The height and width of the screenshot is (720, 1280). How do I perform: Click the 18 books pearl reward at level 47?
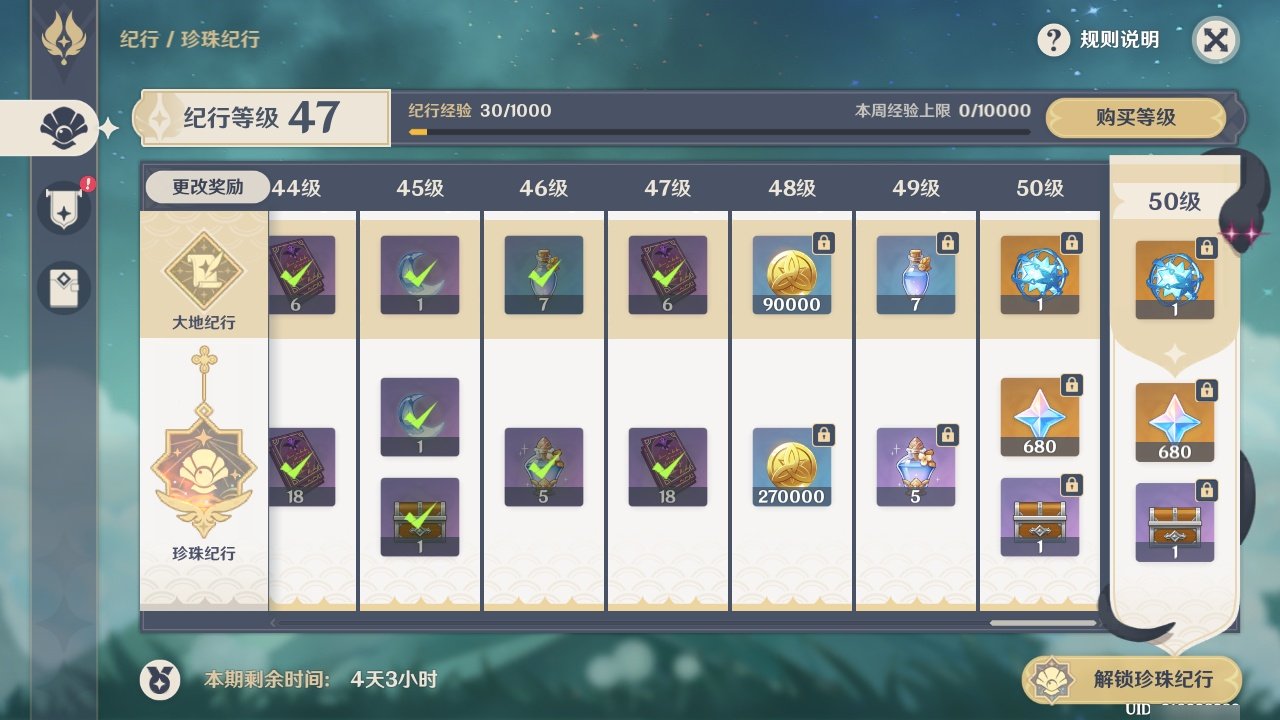tap(667, 467)
